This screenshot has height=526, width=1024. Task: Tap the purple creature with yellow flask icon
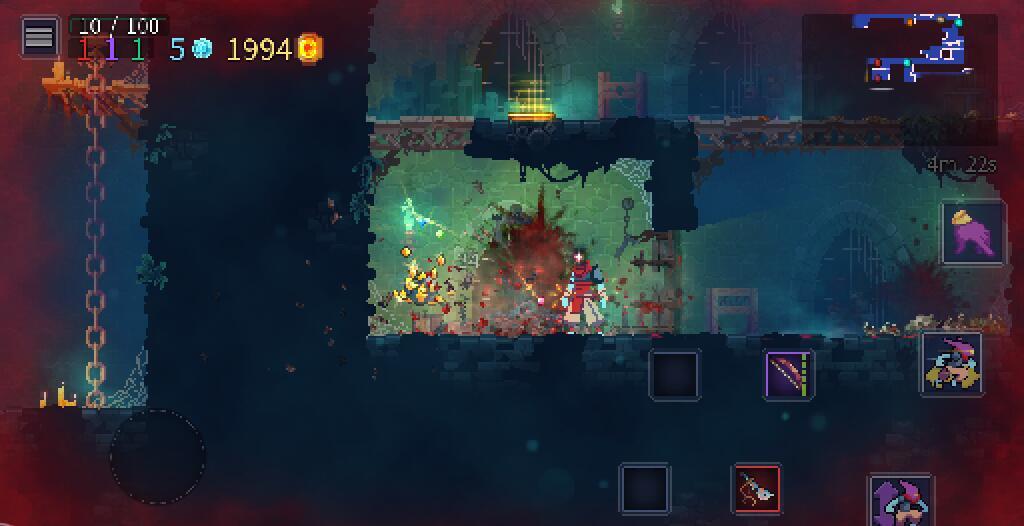tap(973, 232)
